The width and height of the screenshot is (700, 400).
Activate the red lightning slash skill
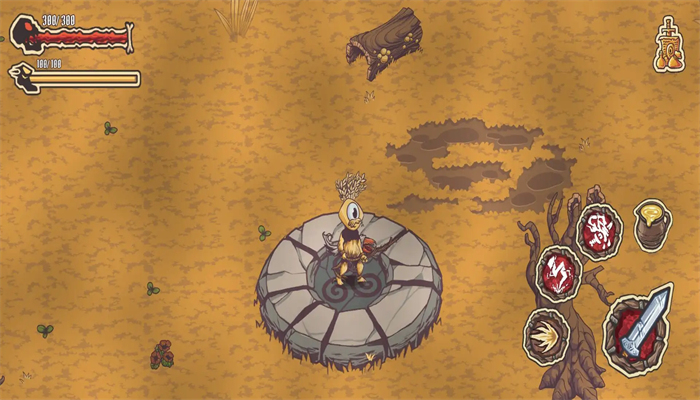click(556, 272)
